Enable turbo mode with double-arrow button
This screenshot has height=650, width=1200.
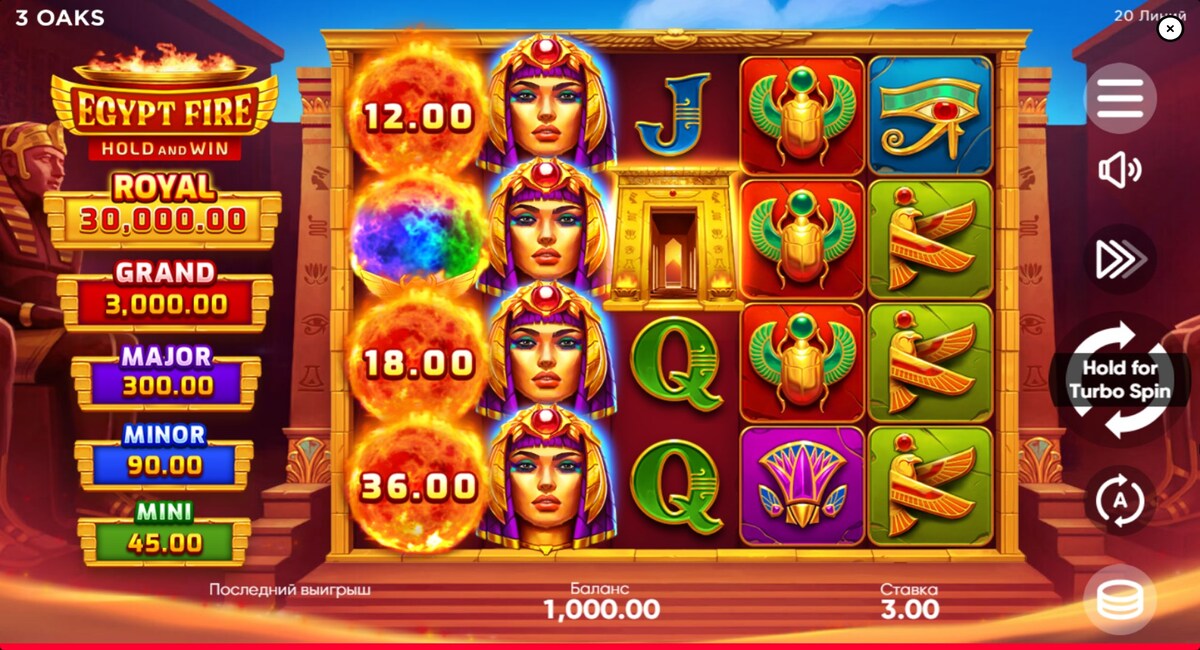[1120, 259]
